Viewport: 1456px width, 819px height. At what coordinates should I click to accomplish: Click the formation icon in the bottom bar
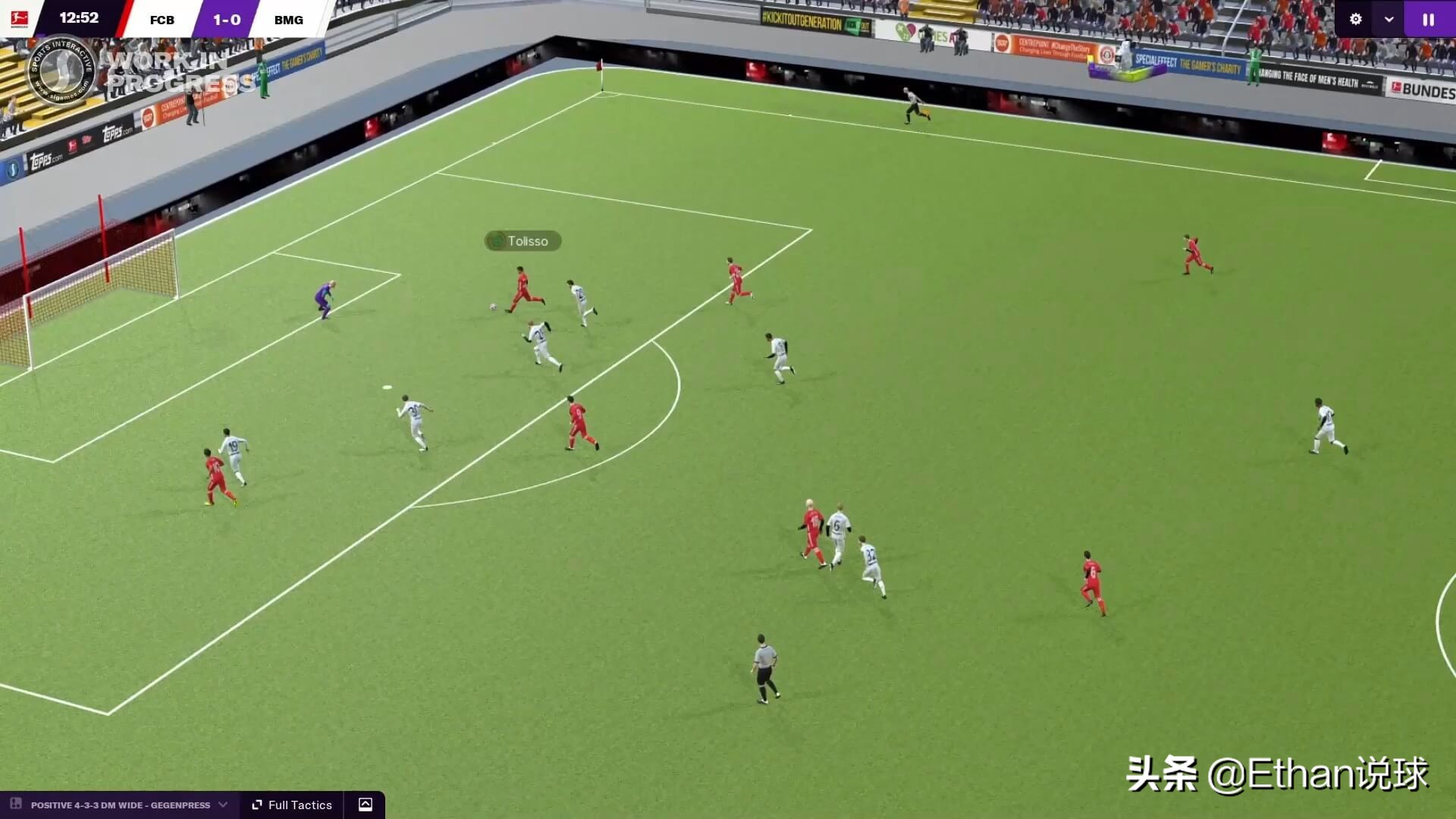[16, 805]
